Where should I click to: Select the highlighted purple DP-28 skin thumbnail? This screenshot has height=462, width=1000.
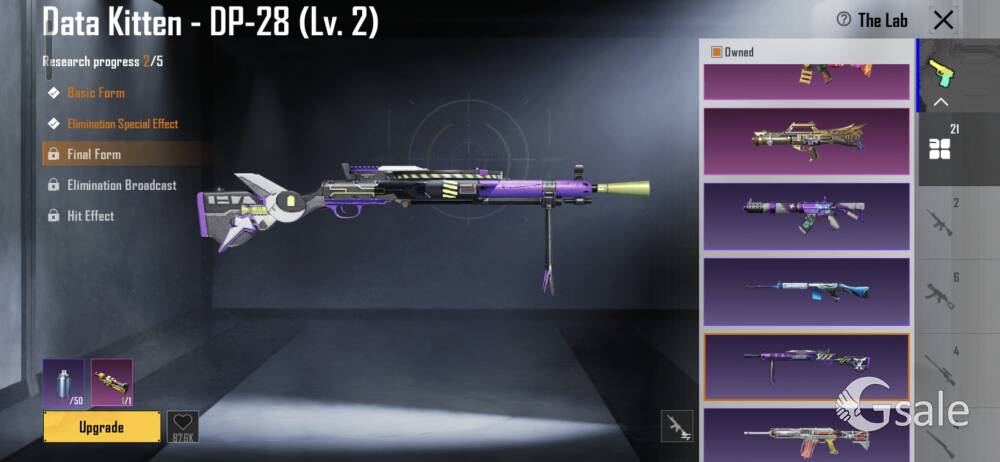pos(806,365)
